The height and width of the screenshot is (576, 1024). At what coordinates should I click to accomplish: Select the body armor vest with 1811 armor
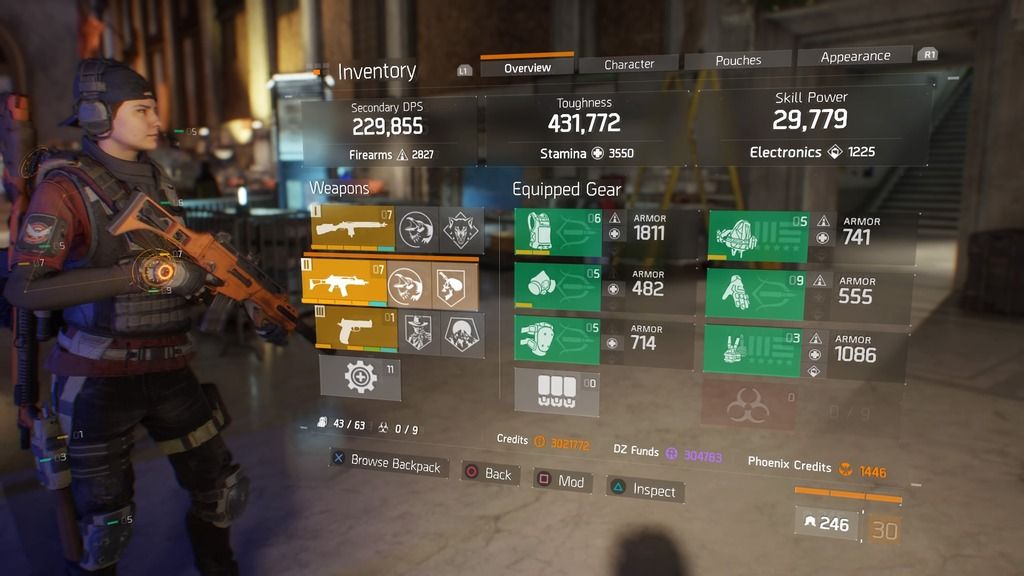tap(558, 233)
